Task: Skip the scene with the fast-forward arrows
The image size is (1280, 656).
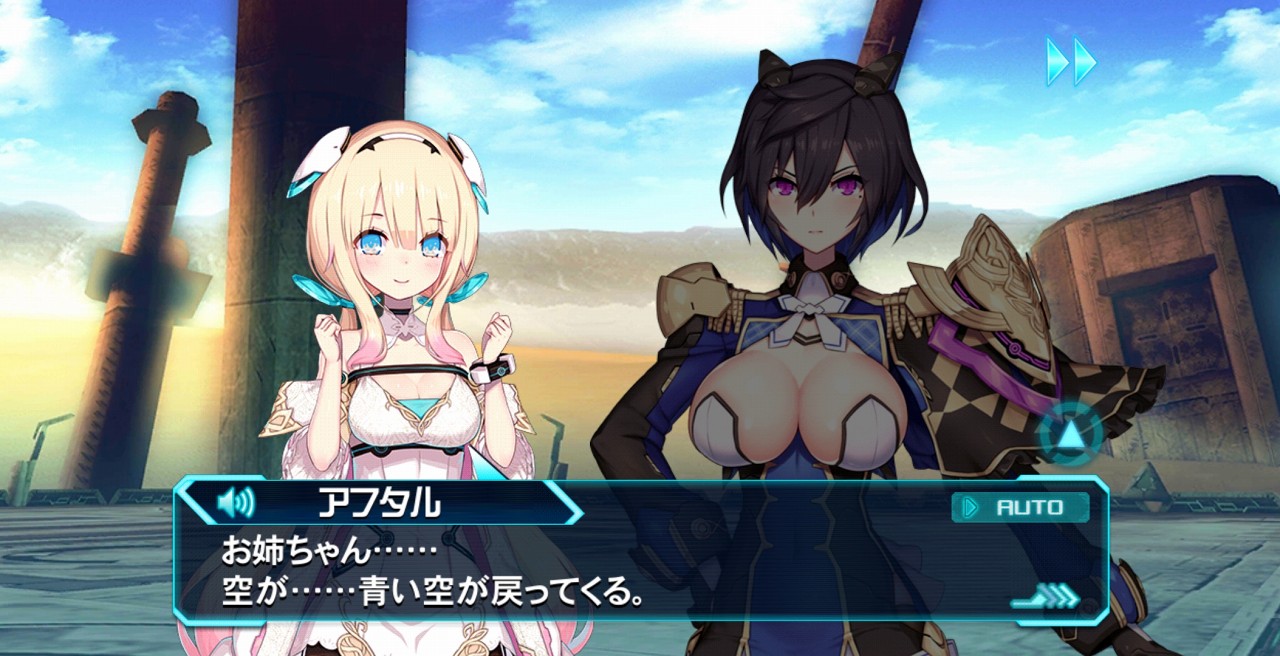Action: (1071, 62)
